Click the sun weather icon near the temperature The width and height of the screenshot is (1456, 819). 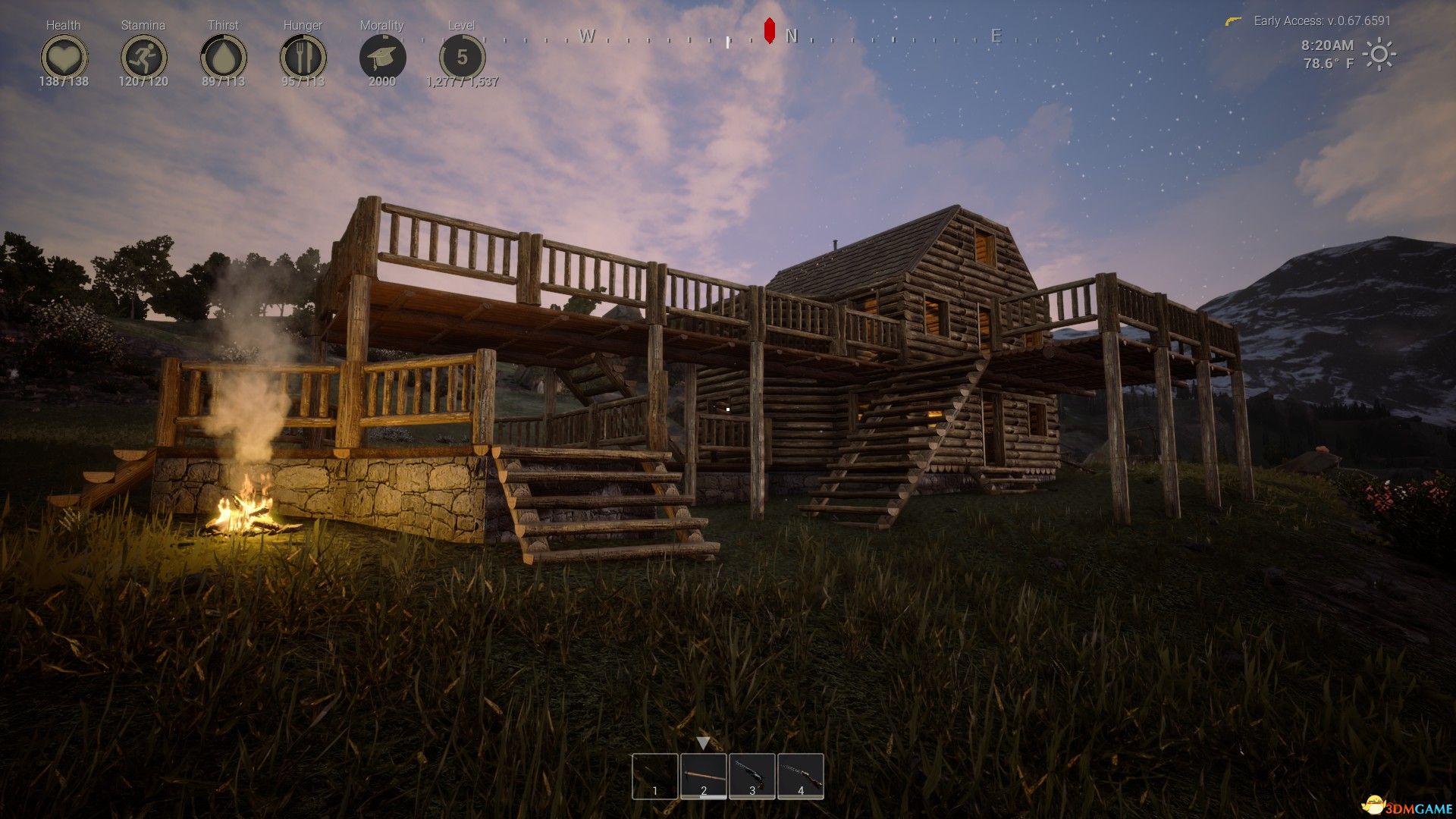pos(1378,55)
